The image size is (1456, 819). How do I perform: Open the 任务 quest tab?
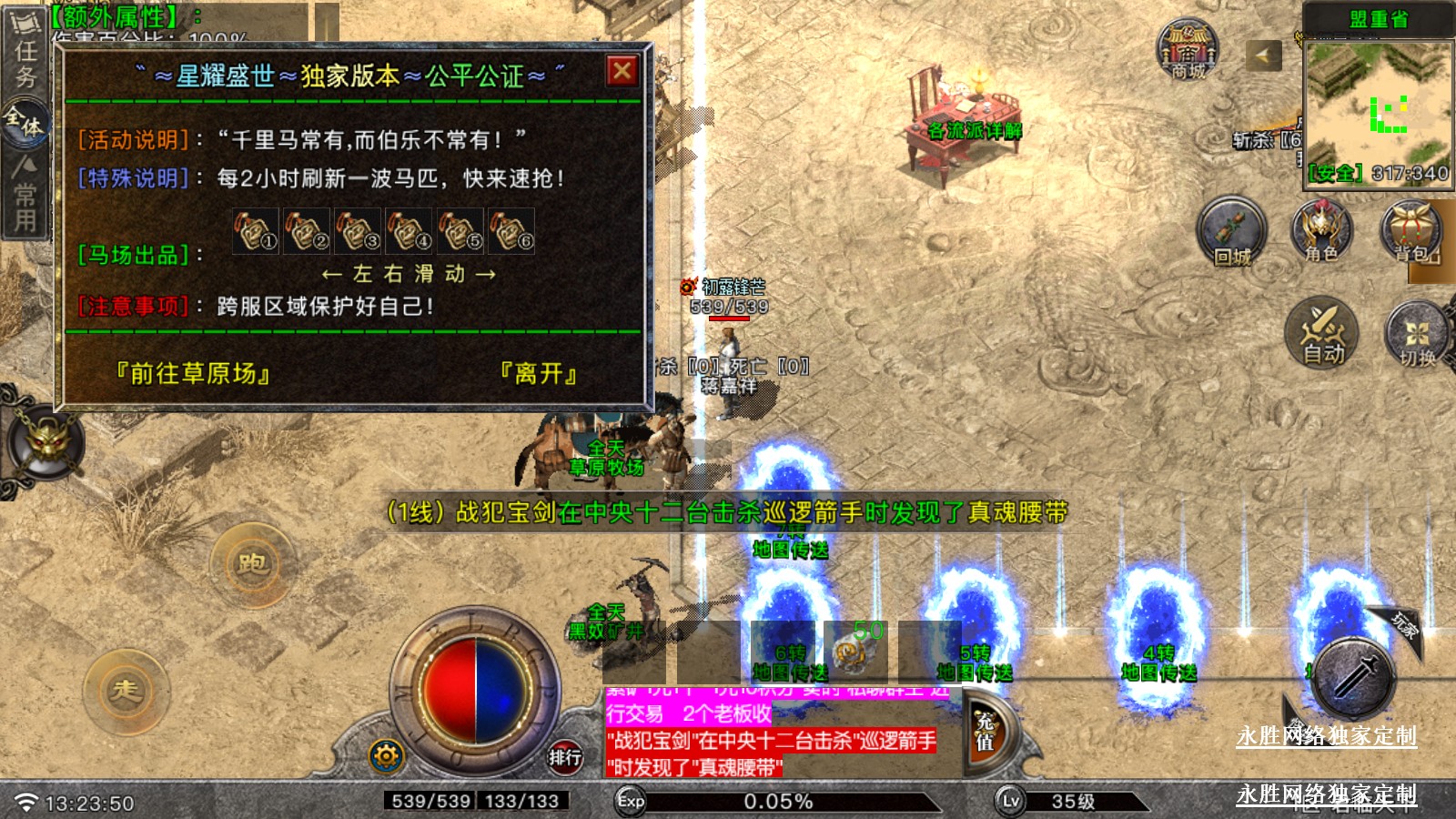point(25,55)
